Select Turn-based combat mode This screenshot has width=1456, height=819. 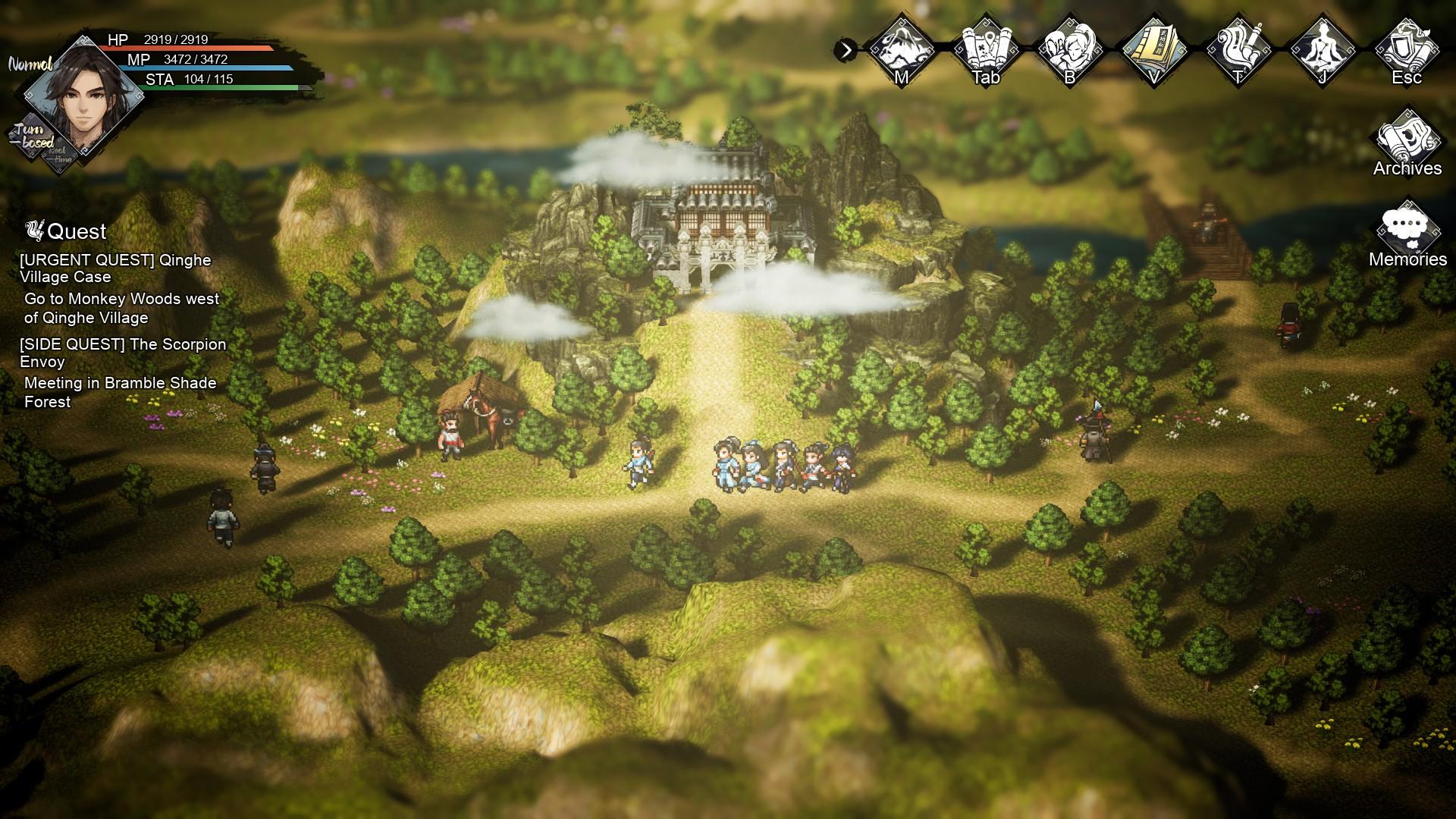(x=32, y=136)
